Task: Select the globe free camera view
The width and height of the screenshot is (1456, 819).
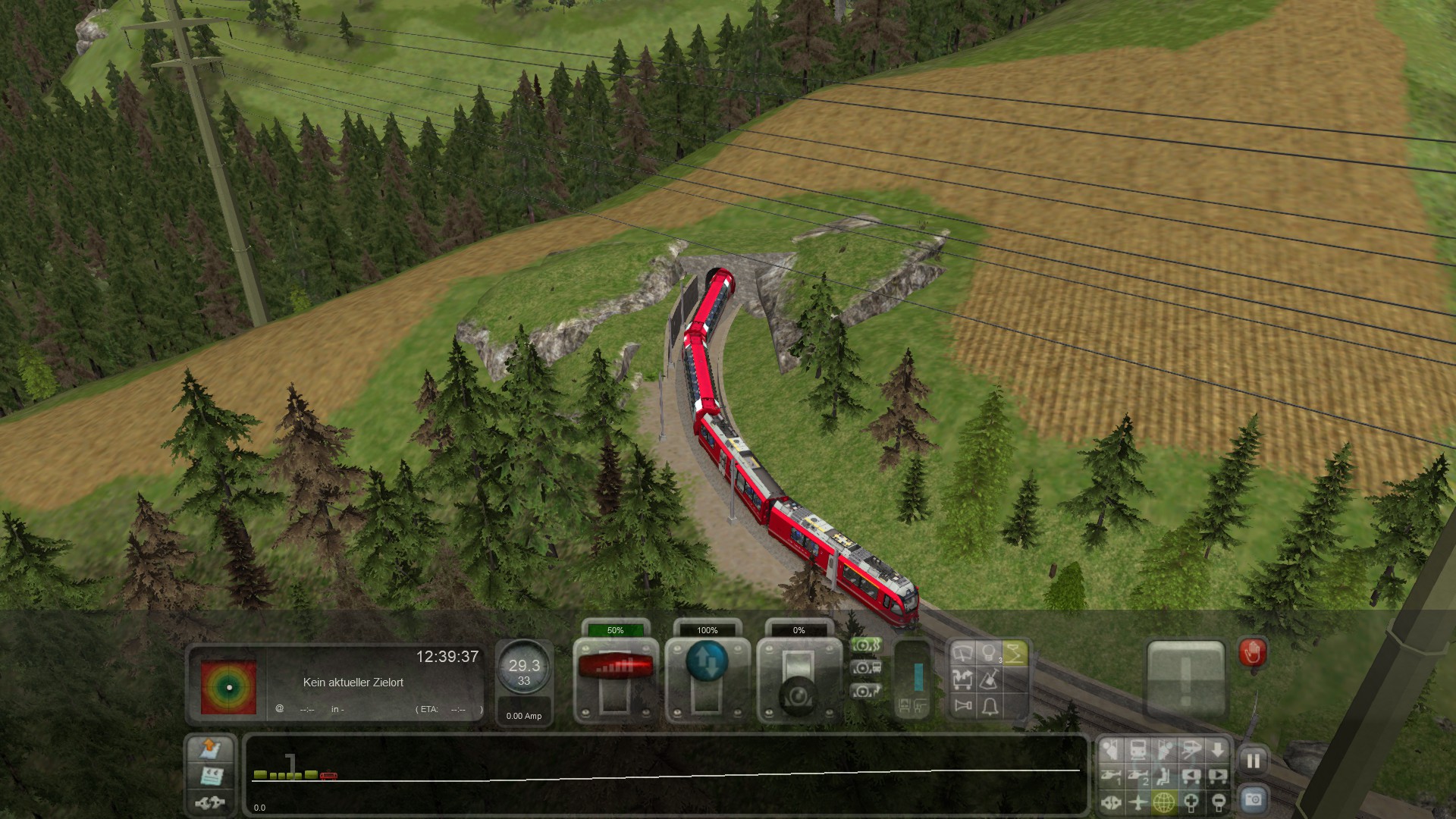Action: click(x=1164, y=802)
